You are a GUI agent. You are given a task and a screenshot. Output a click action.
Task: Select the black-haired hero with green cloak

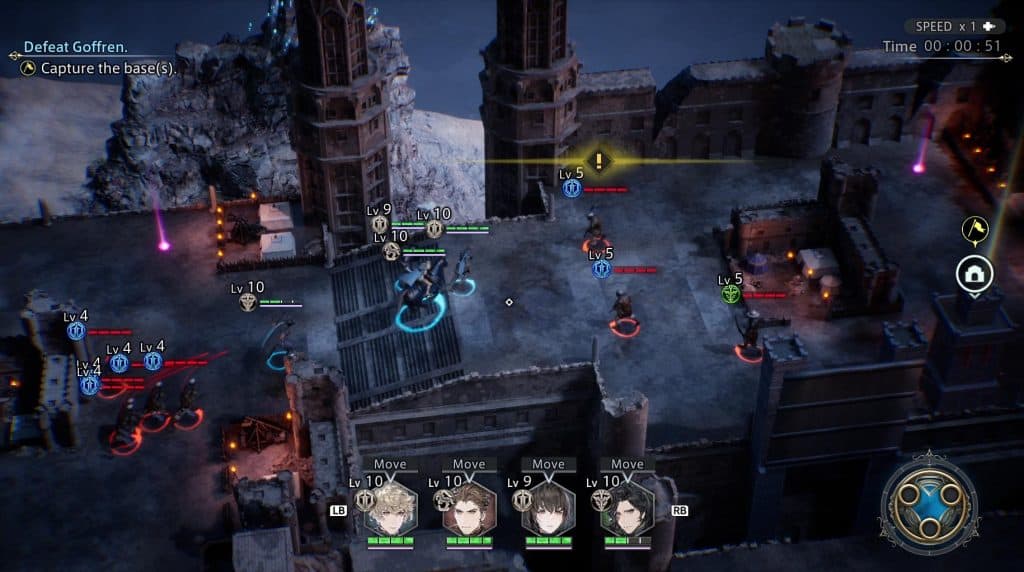pyautogui.click(x=627, y=510)
